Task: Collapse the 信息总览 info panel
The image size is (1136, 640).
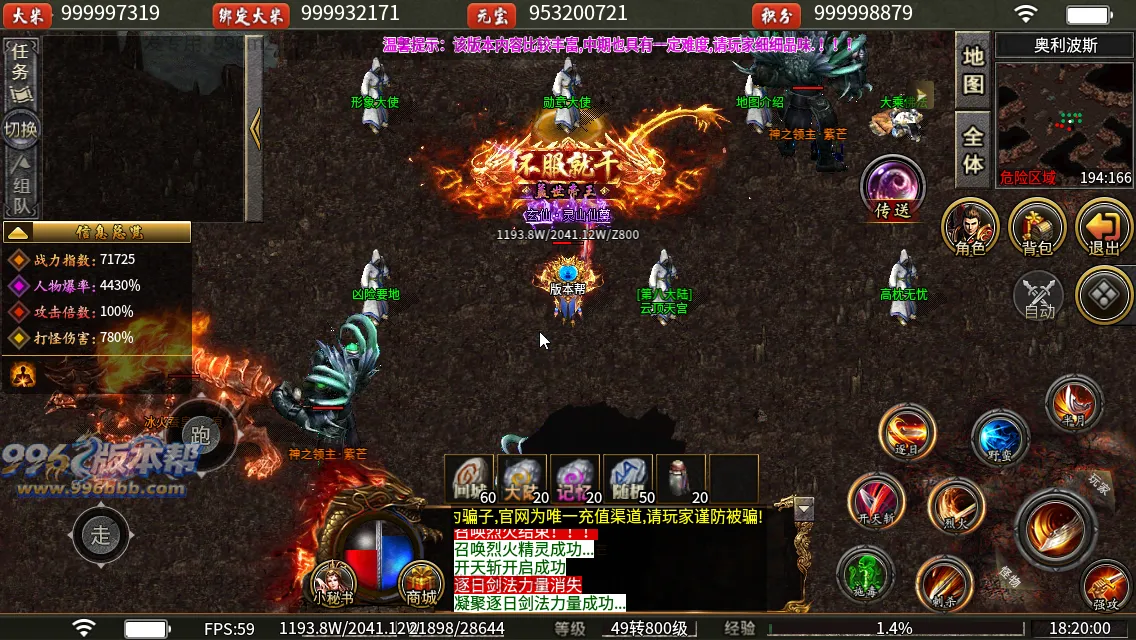Action: point(18,232)
